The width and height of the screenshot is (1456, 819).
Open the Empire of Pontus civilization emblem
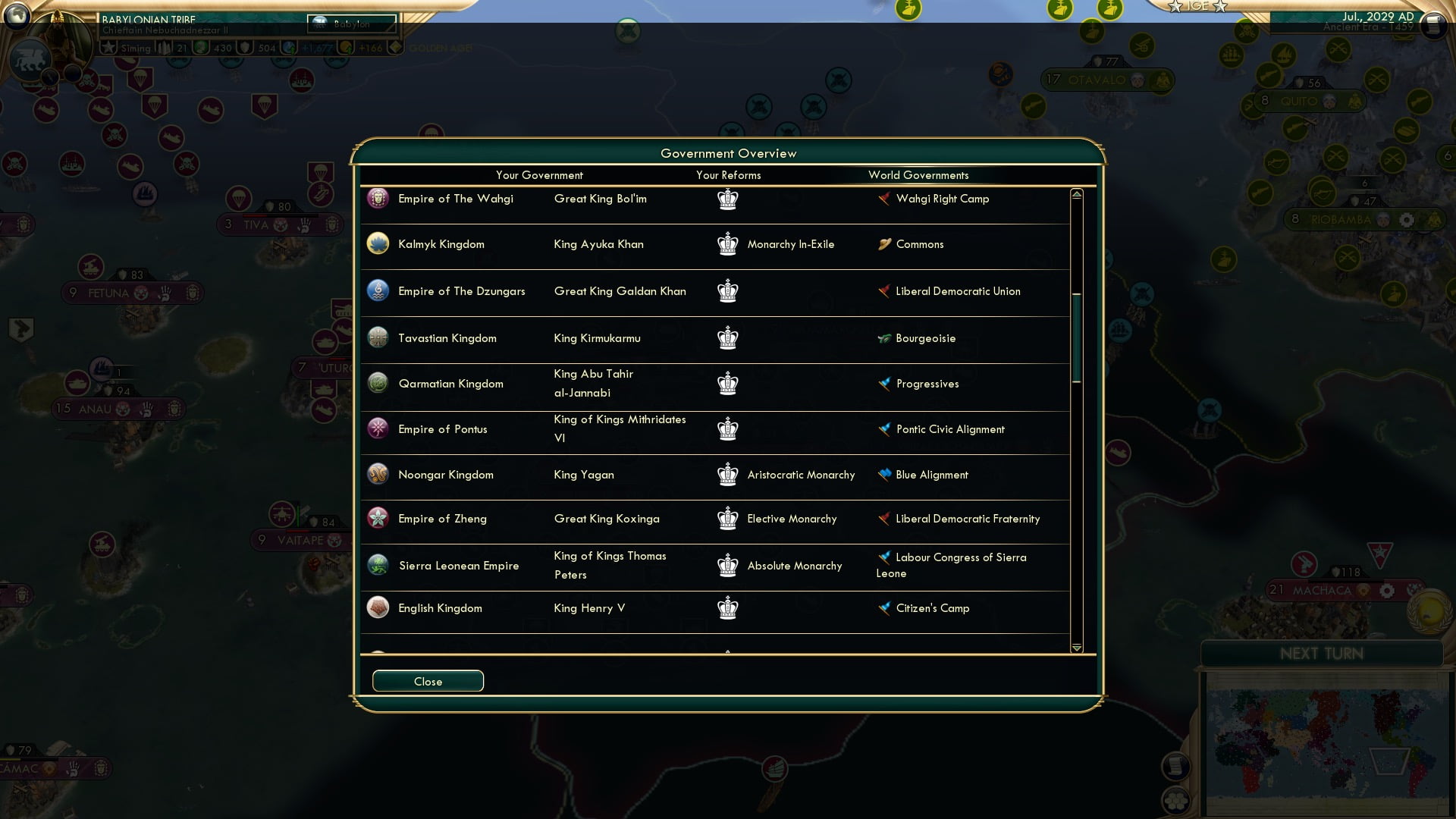[x=377, y=428]
